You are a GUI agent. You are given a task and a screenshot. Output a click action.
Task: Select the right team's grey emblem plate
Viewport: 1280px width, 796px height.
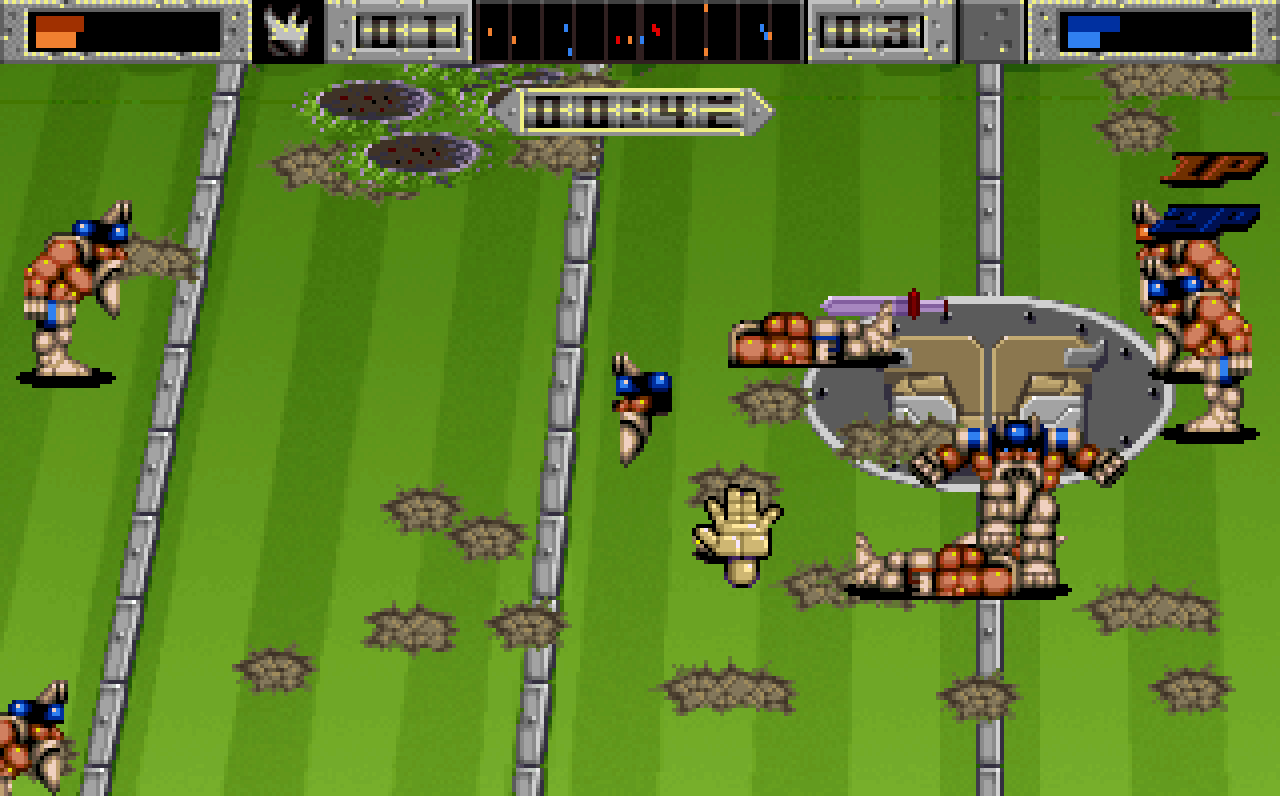pos(992,32)
